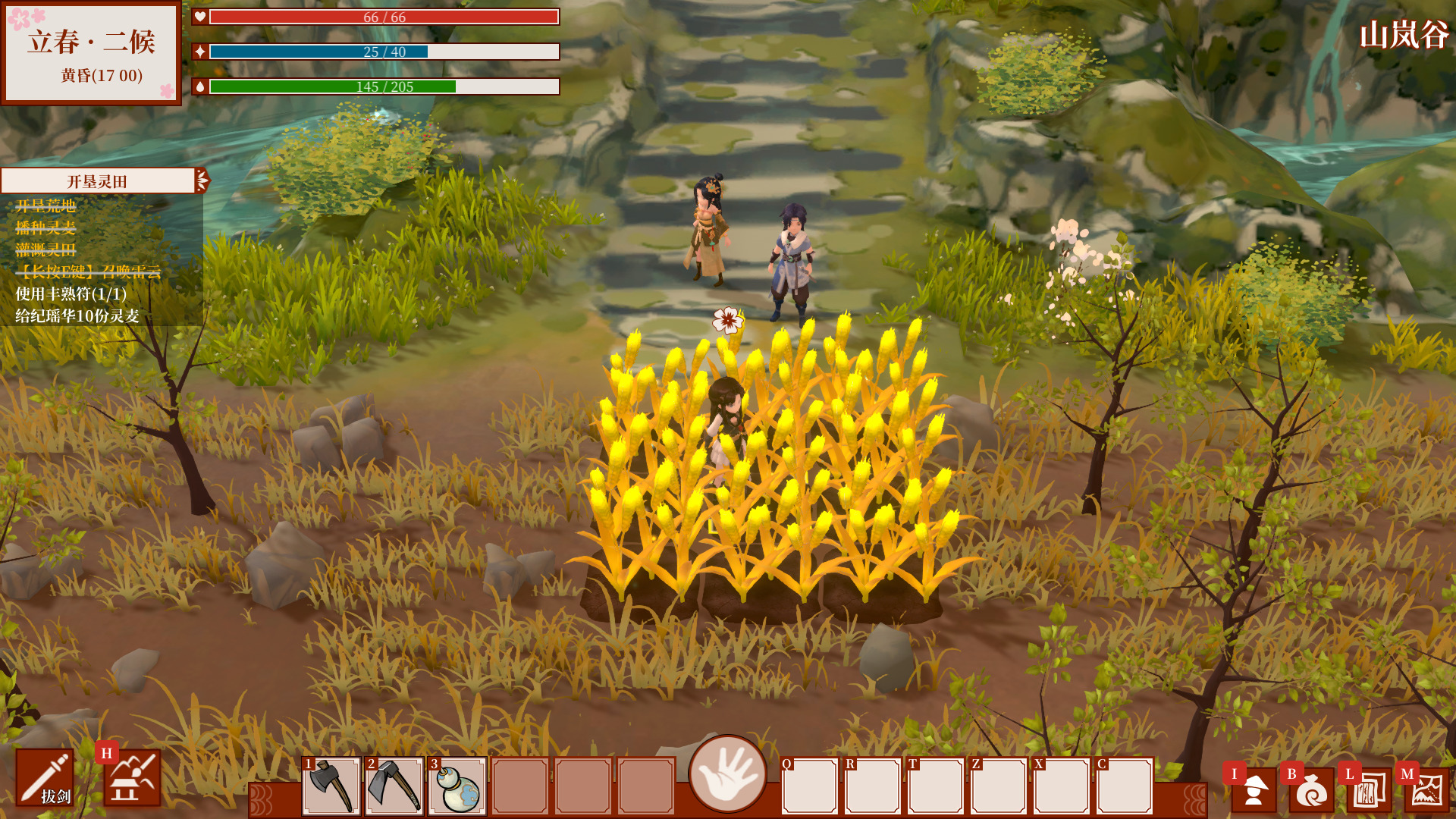Select the empty skill slot labeled Q
The image size is (1456, 819).
[x=810, y=786]
